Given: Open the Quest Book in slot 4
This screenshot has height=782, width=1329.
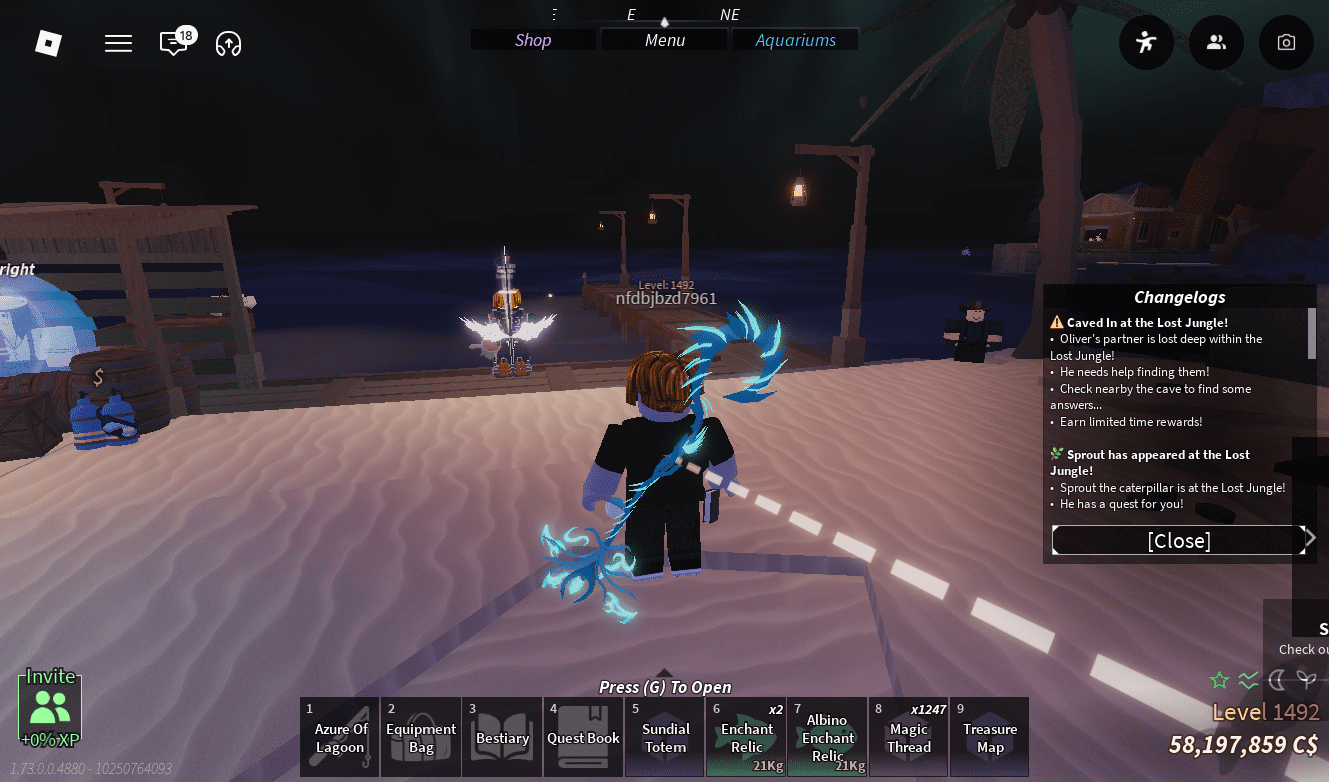Looking at the screenshot, I should [583, 737].
